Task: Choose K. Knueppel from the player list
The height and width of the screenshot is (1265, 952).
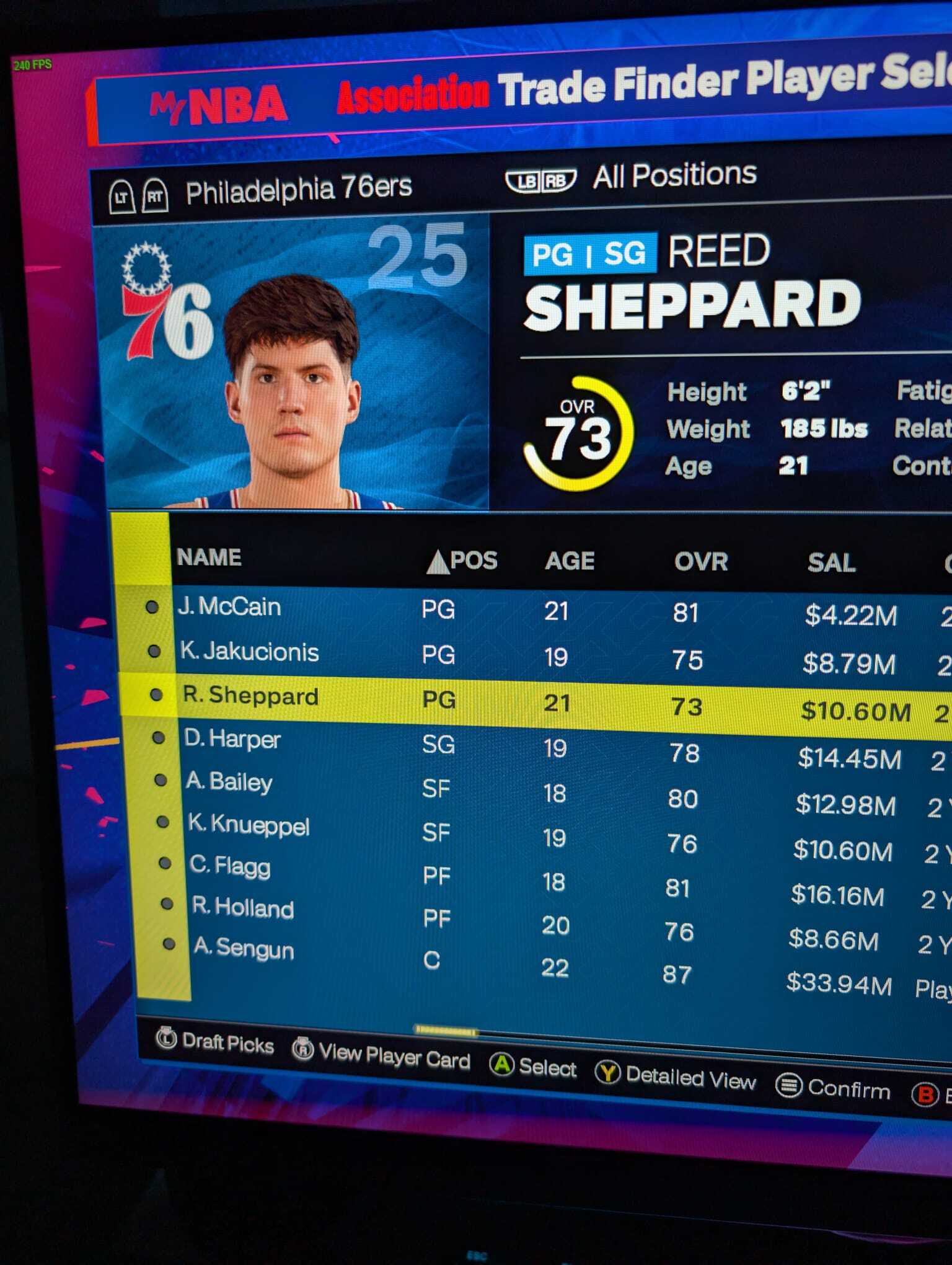Action: [249, 825]
